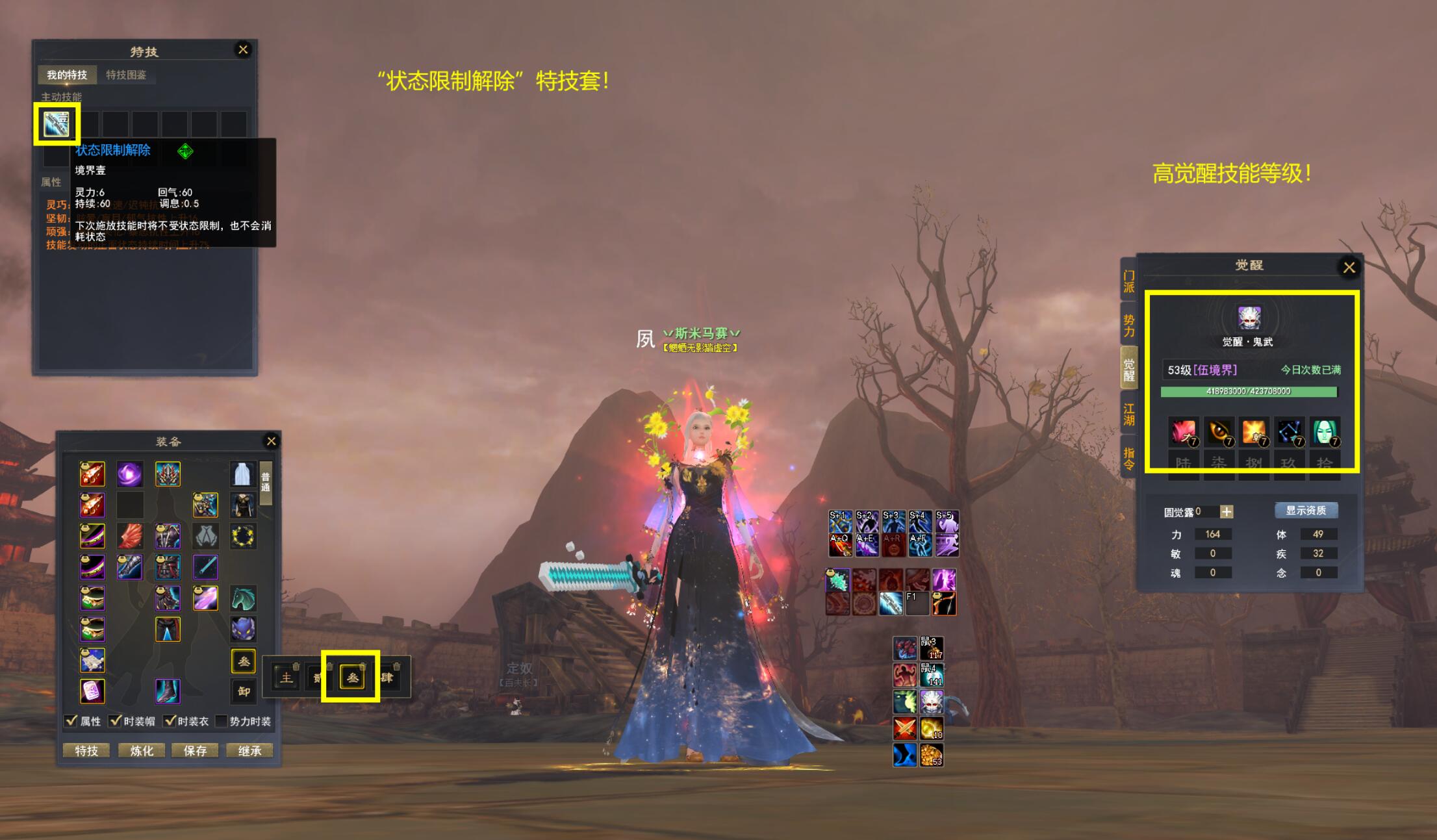Image resolution: width=1437 pixels, height=840 pixels.
Task: Click the 继承 inherit button
Action: click(249, 751)
